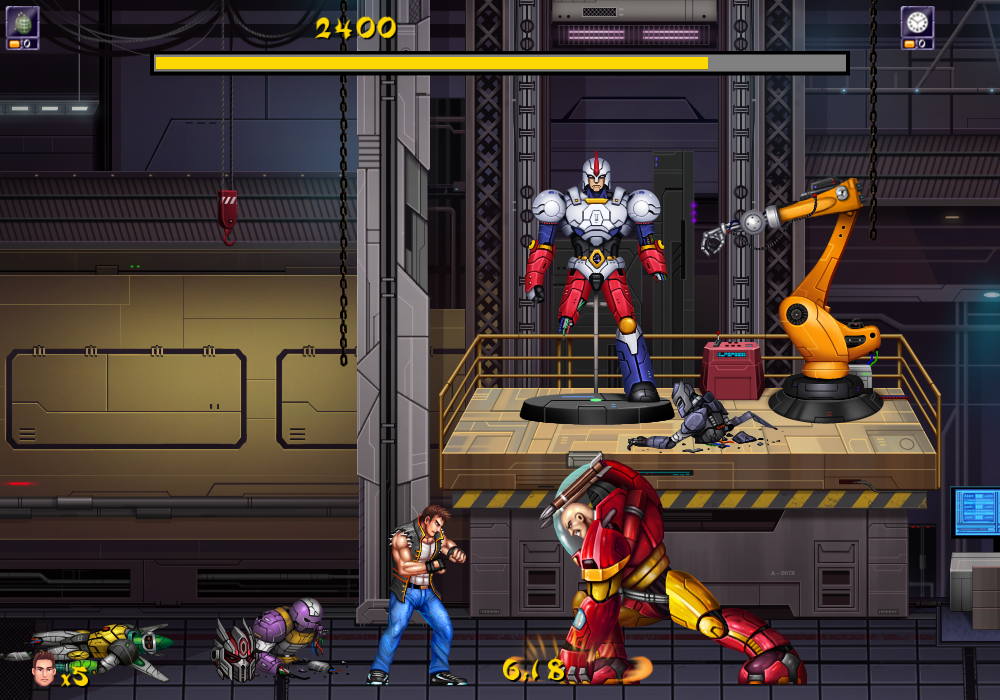Activate the clock time item icon
The width and height of the screenshot is (1000, 700).
[917, 22]
